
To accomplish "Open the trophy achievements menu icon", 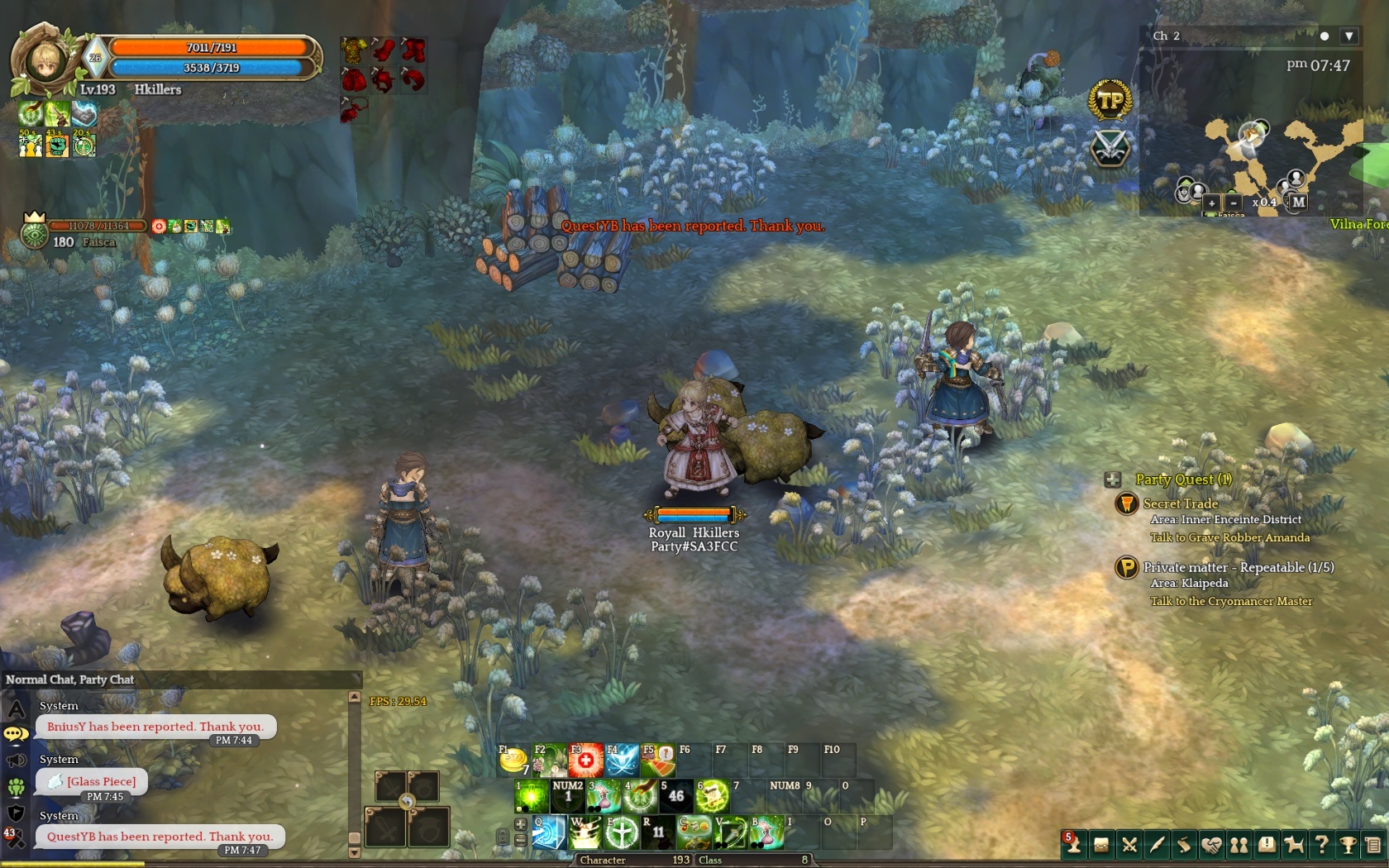I will 1348,845.
